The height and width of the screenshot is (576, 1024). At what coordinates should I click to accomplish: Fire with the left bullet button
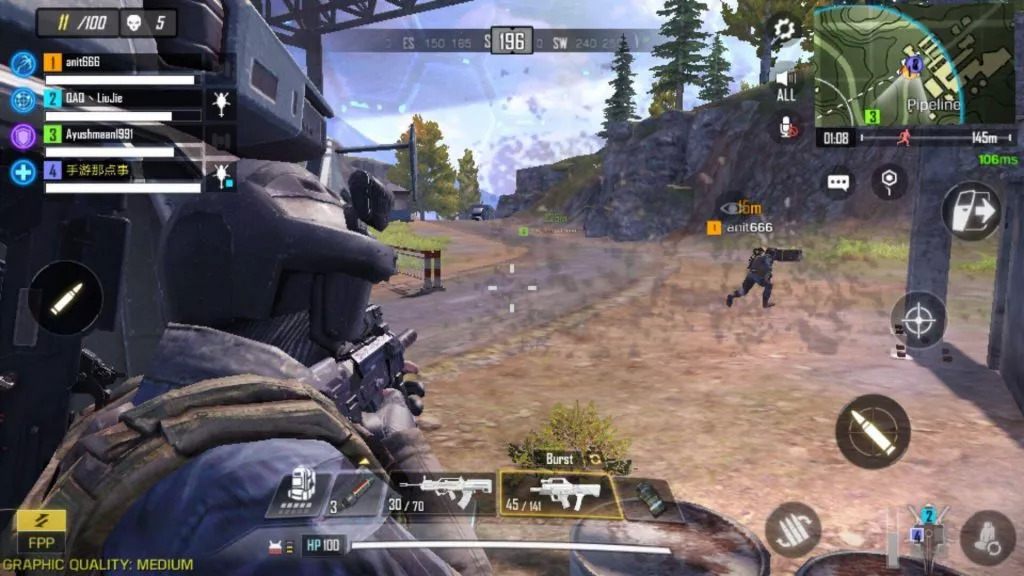[x=65, y=298]
